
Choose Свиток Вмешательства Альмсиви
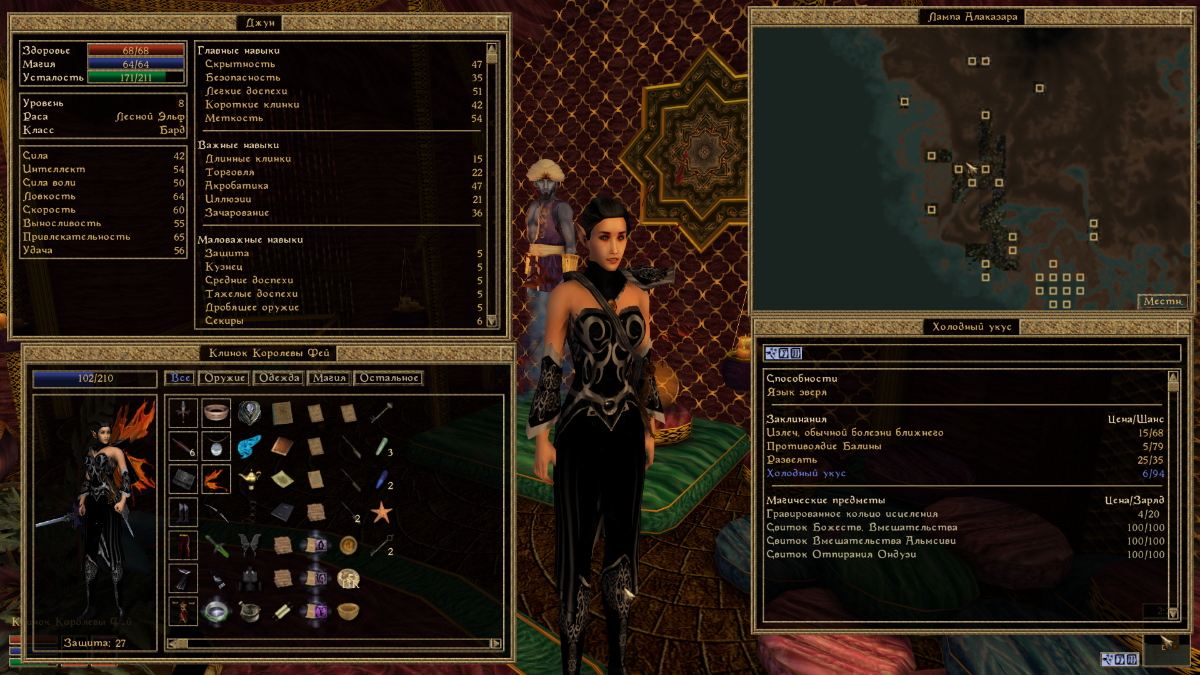(861, 541)
